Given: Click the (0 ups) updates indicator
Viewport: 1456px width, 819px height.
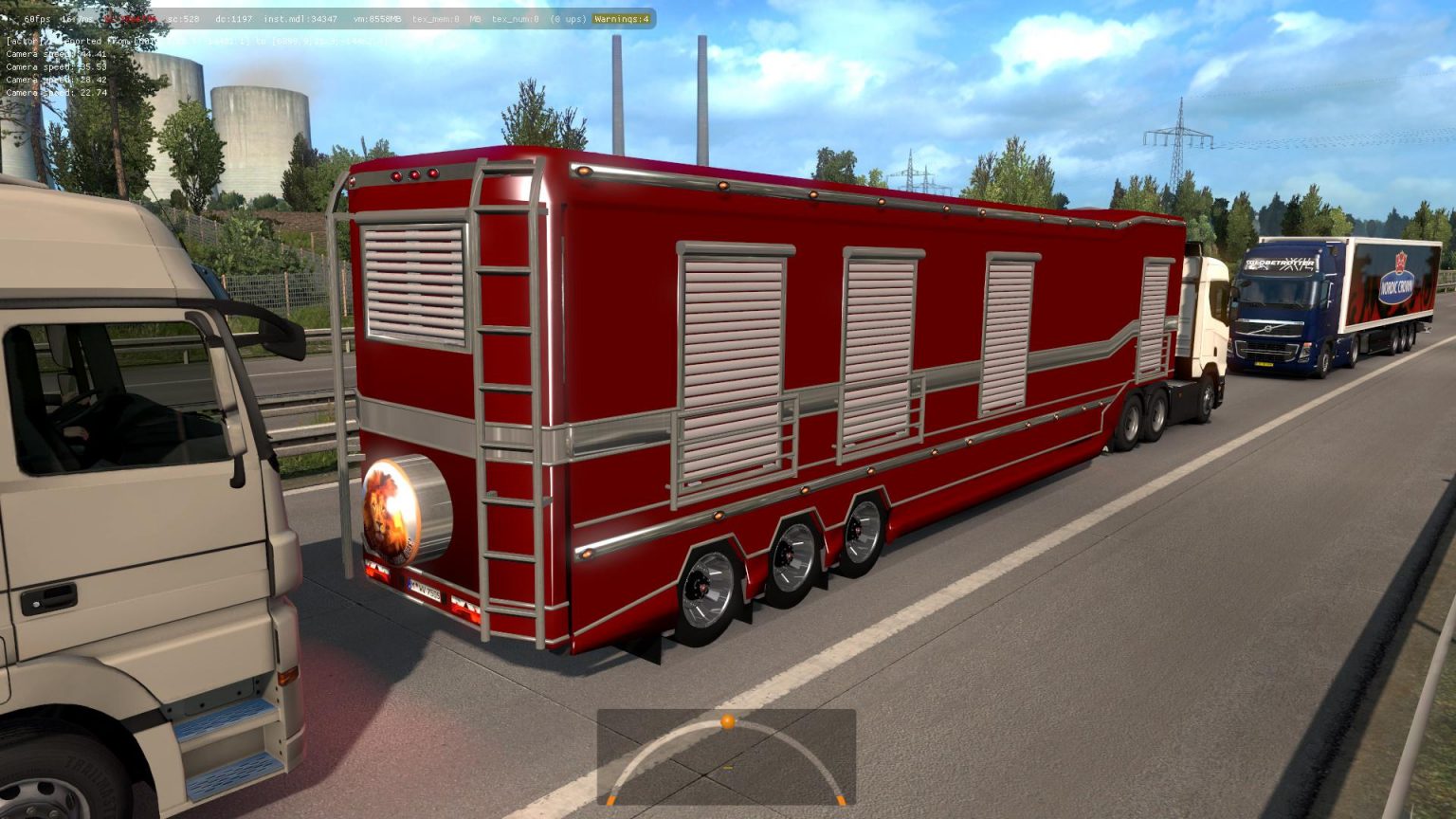Looking at the screenshot, I should [x=569, y=19].
